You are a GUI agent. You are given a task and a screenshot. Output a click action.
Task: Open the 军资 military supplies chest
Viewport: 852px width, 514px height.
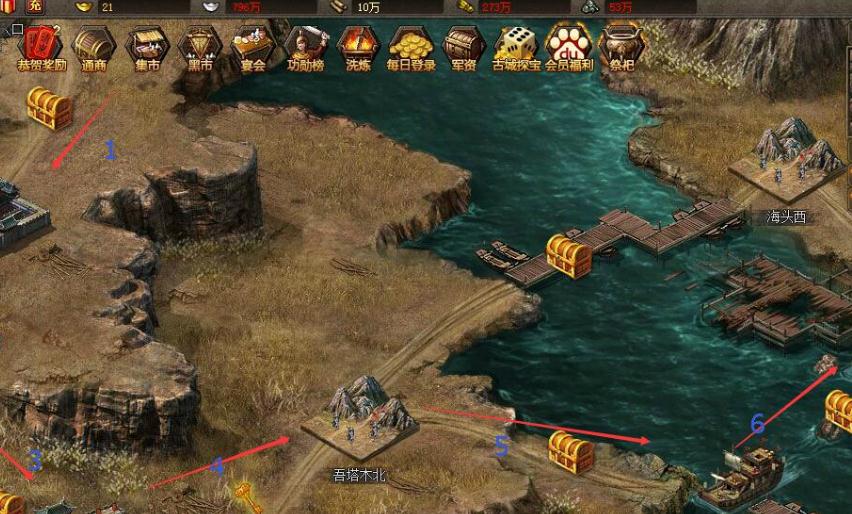pos(463,45)
